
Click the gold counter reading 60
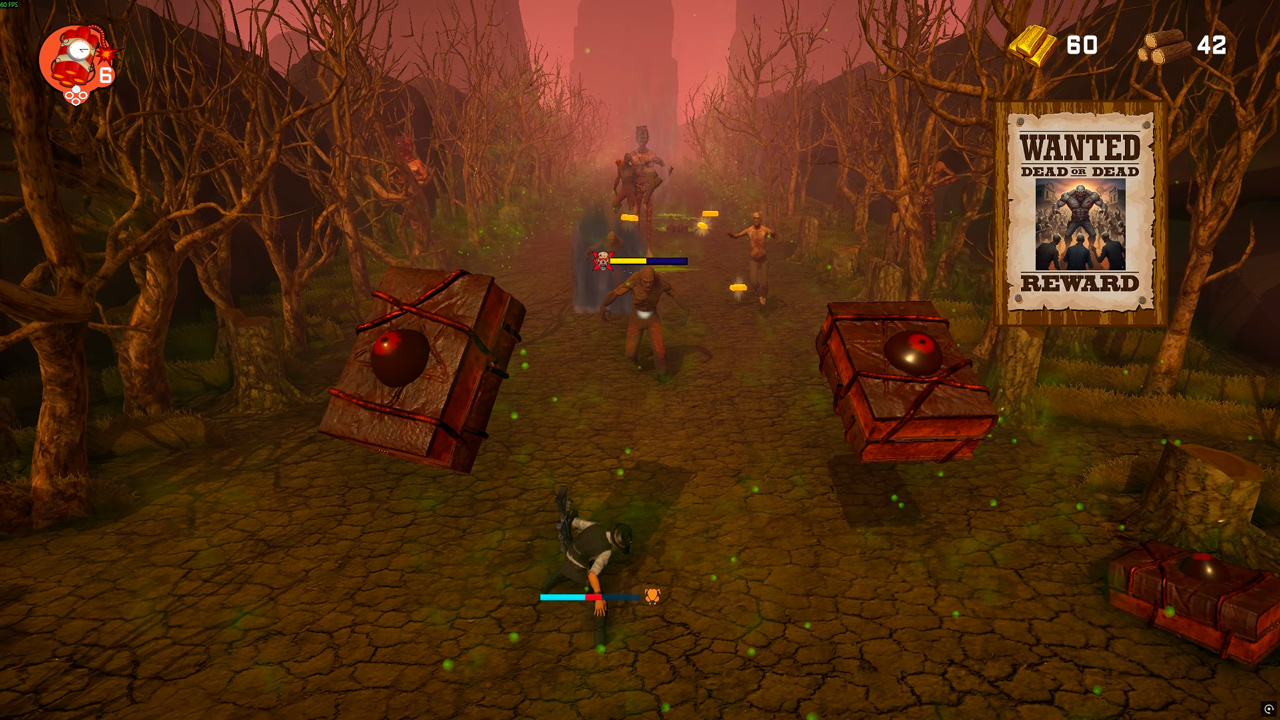click(x=1080, y=45)
